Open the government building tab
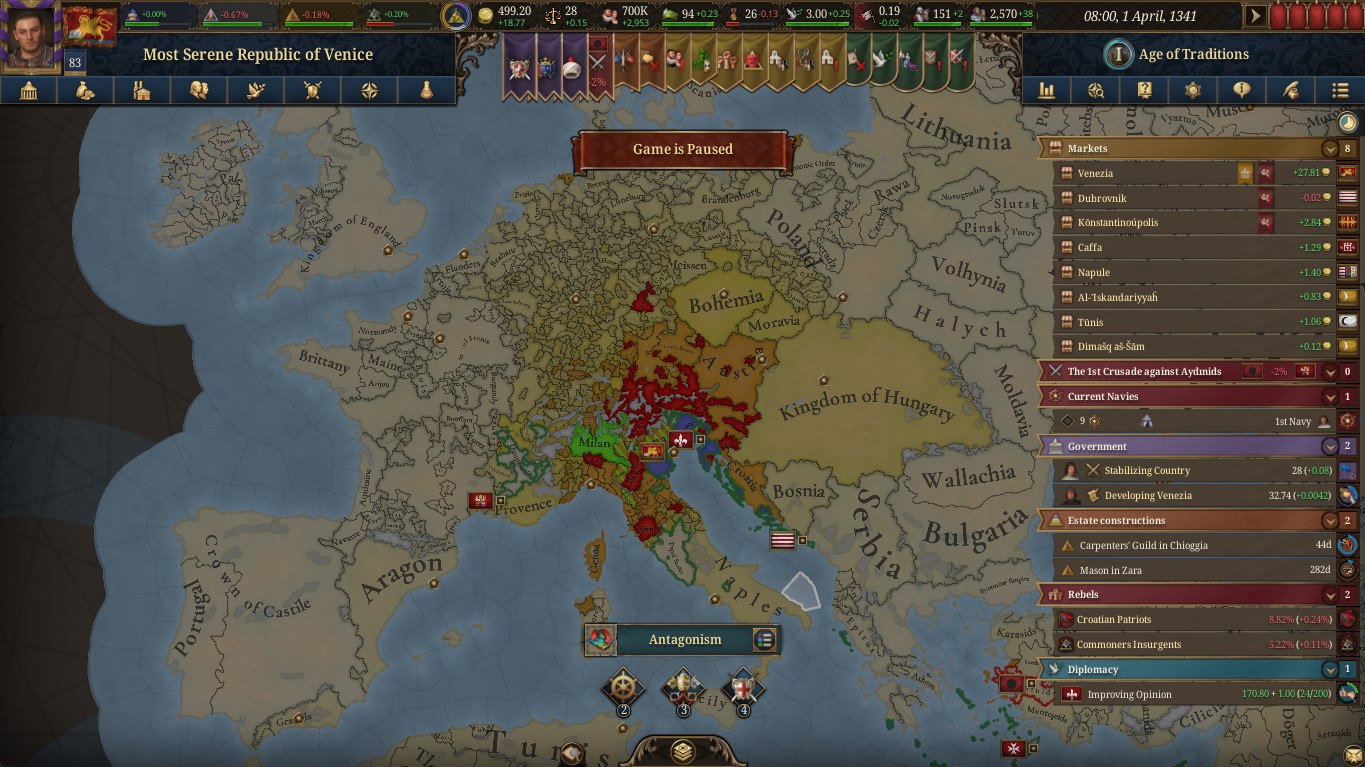The image size is (1365, 767). (x=28, y=91)
